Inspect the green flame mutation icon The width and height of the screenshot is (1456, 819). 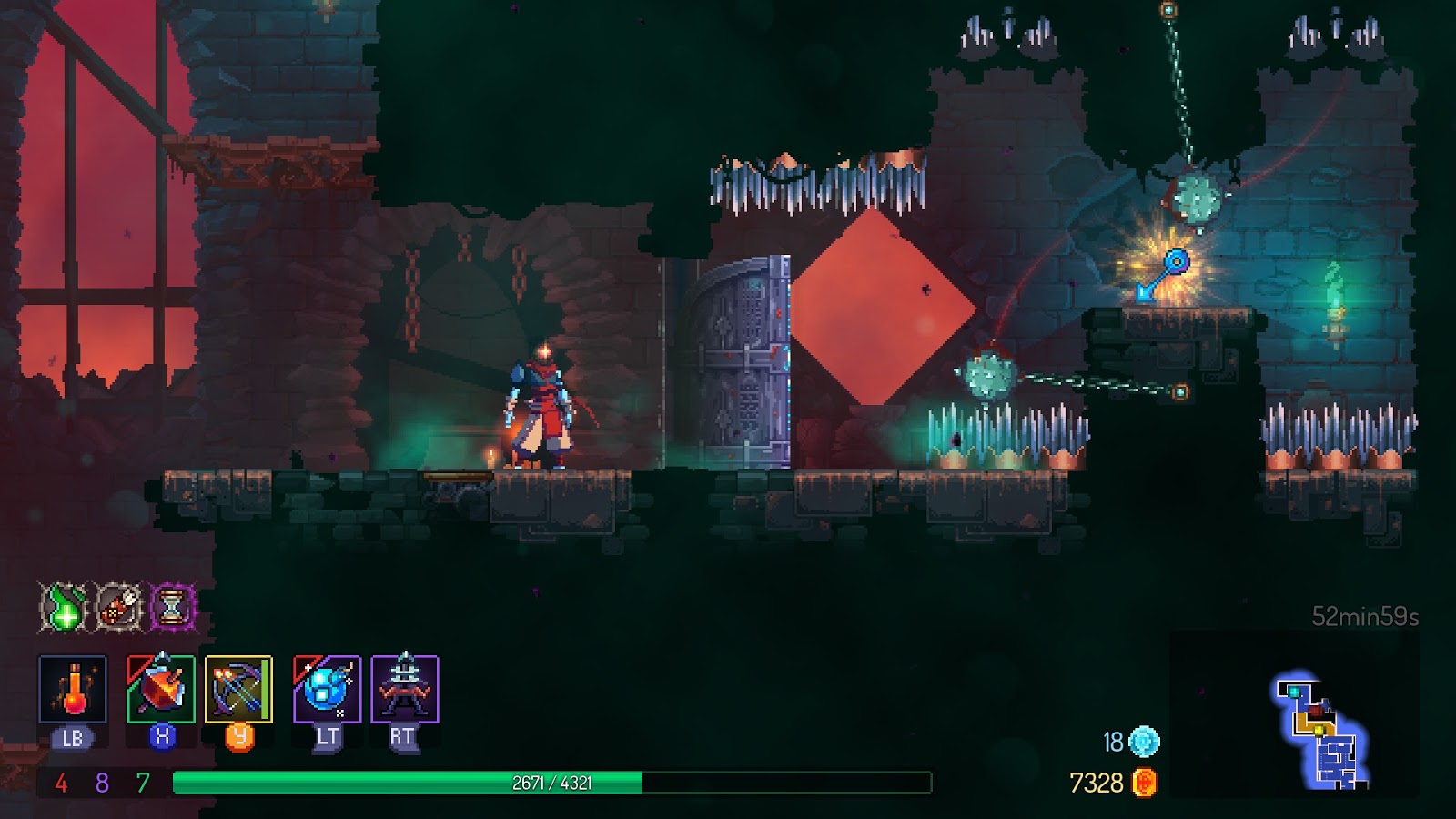[65, 606]
